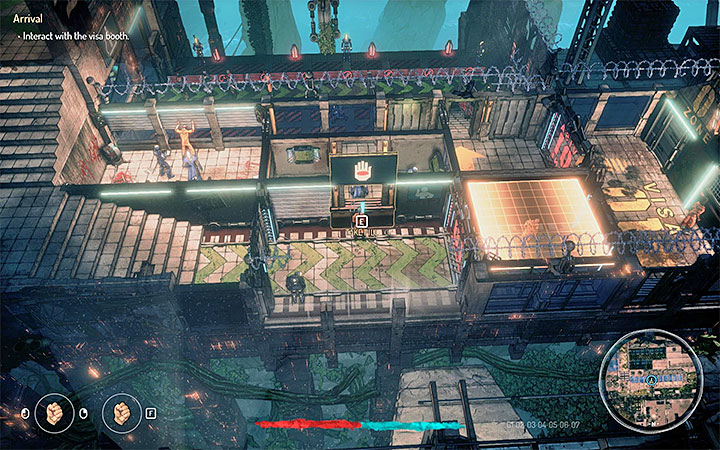This screenshot has height=450, width=720.
Task: Click the hand interaction marker over the visa booth
Action: tap(361, 168)
